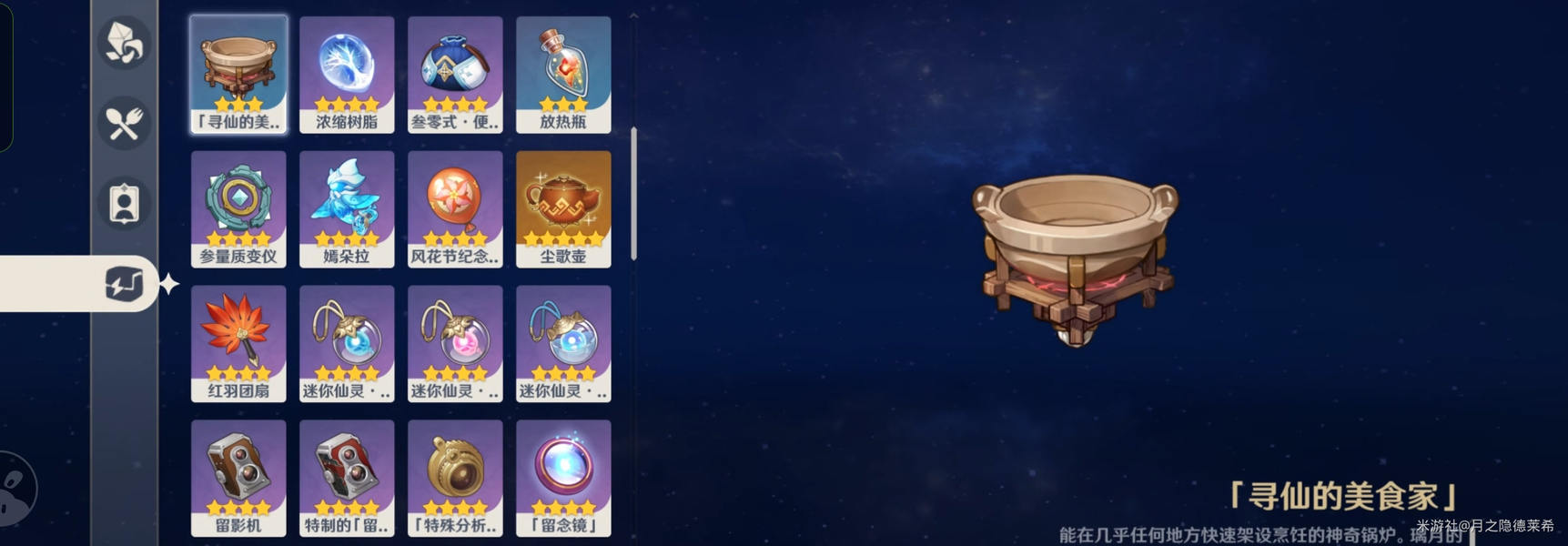Select the 红羽团扇 red feather fan

(238, 344)
